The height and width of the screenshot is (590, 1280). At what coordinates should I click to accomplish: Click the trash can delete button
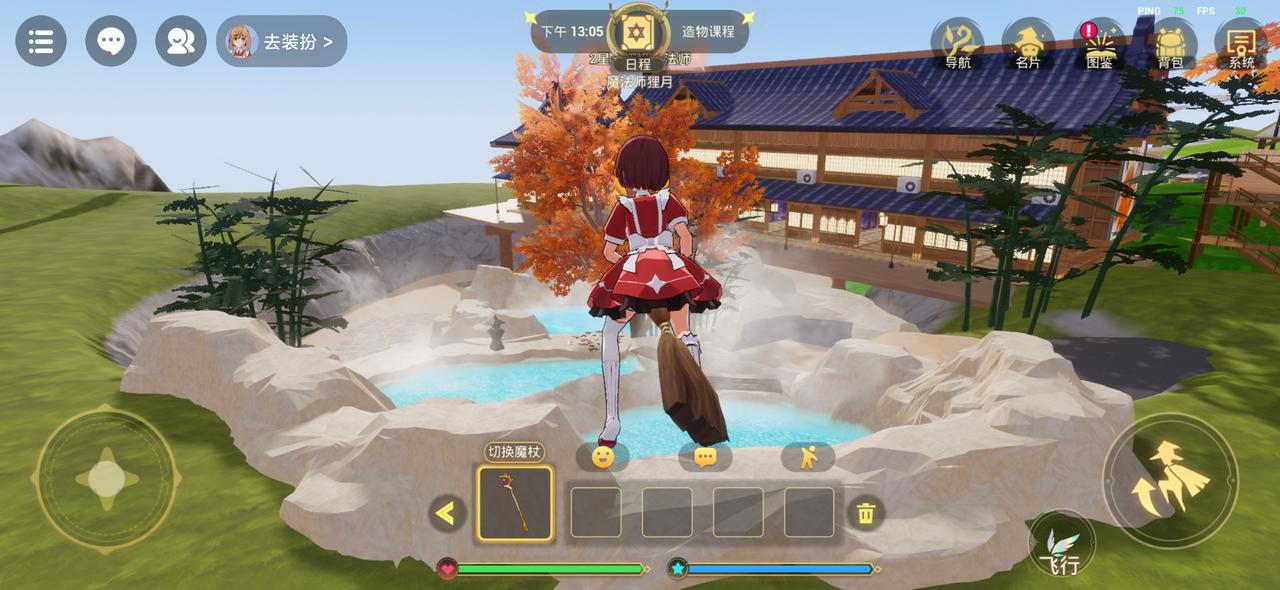(866, 513)
